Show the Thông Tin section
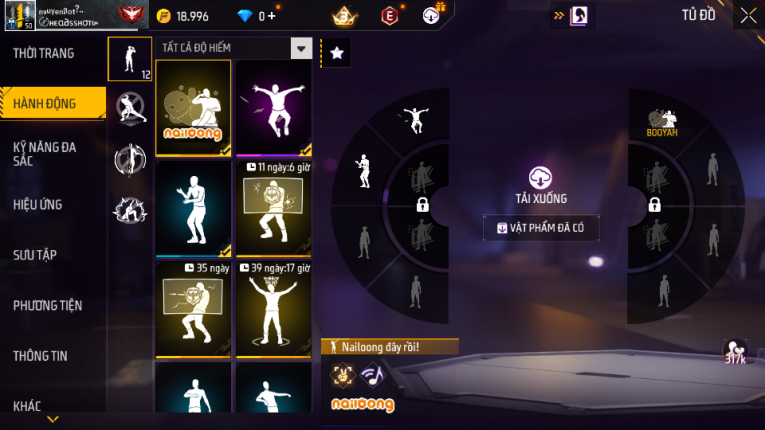 point(41,355)
